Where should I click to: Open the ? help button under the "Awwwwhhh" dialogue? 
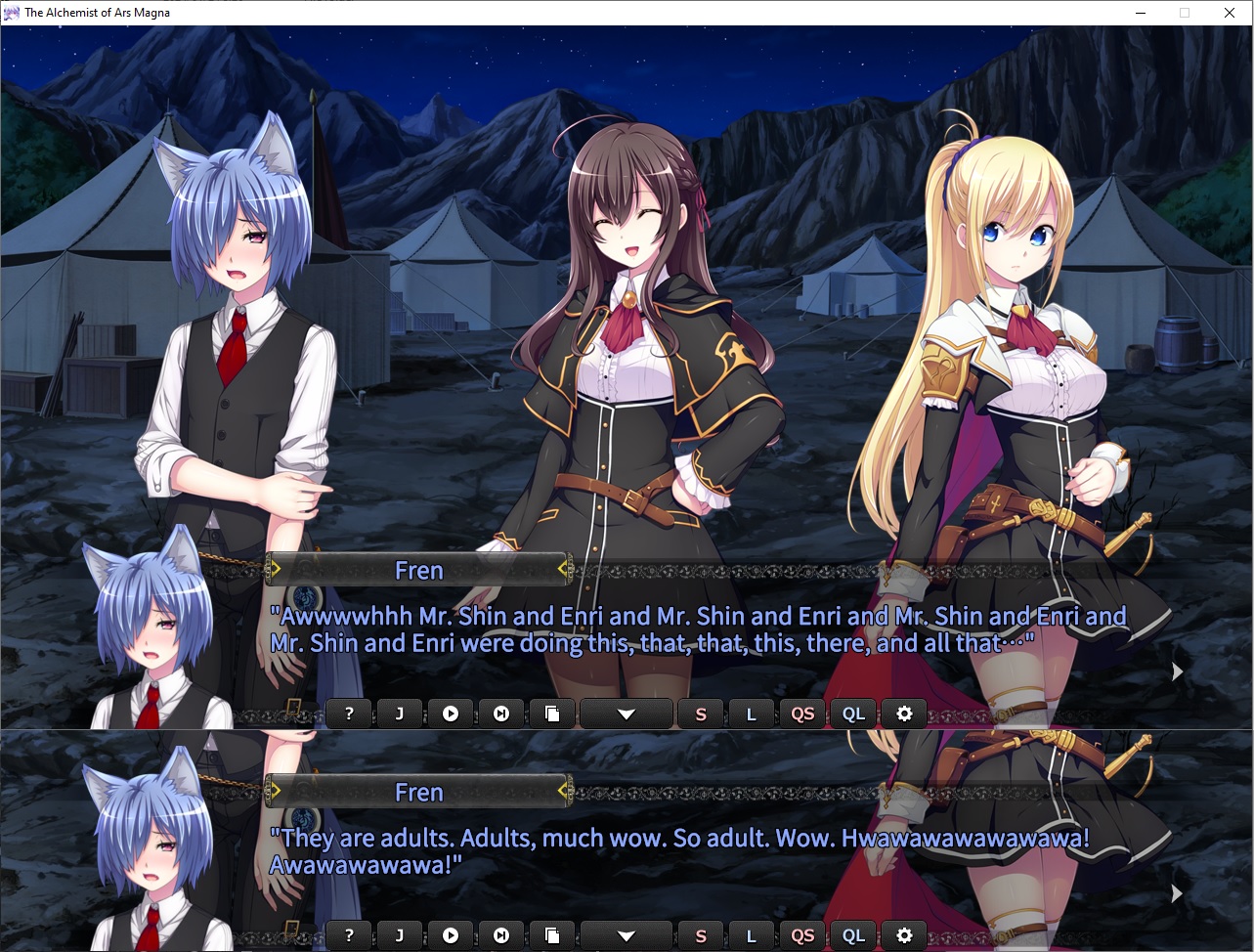coord(349,714)
